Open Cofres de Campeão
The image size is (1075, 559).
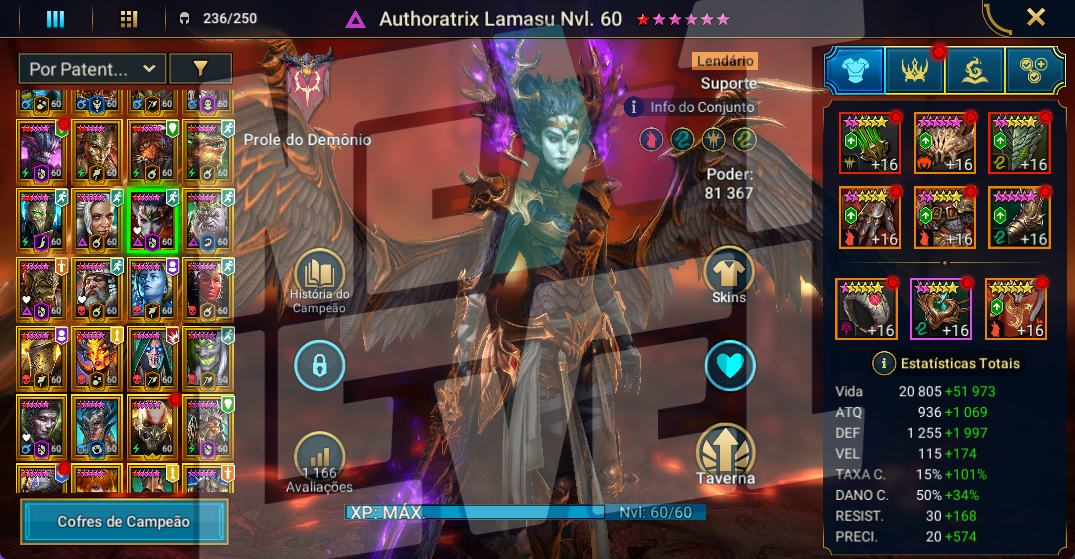pos(124,521)
